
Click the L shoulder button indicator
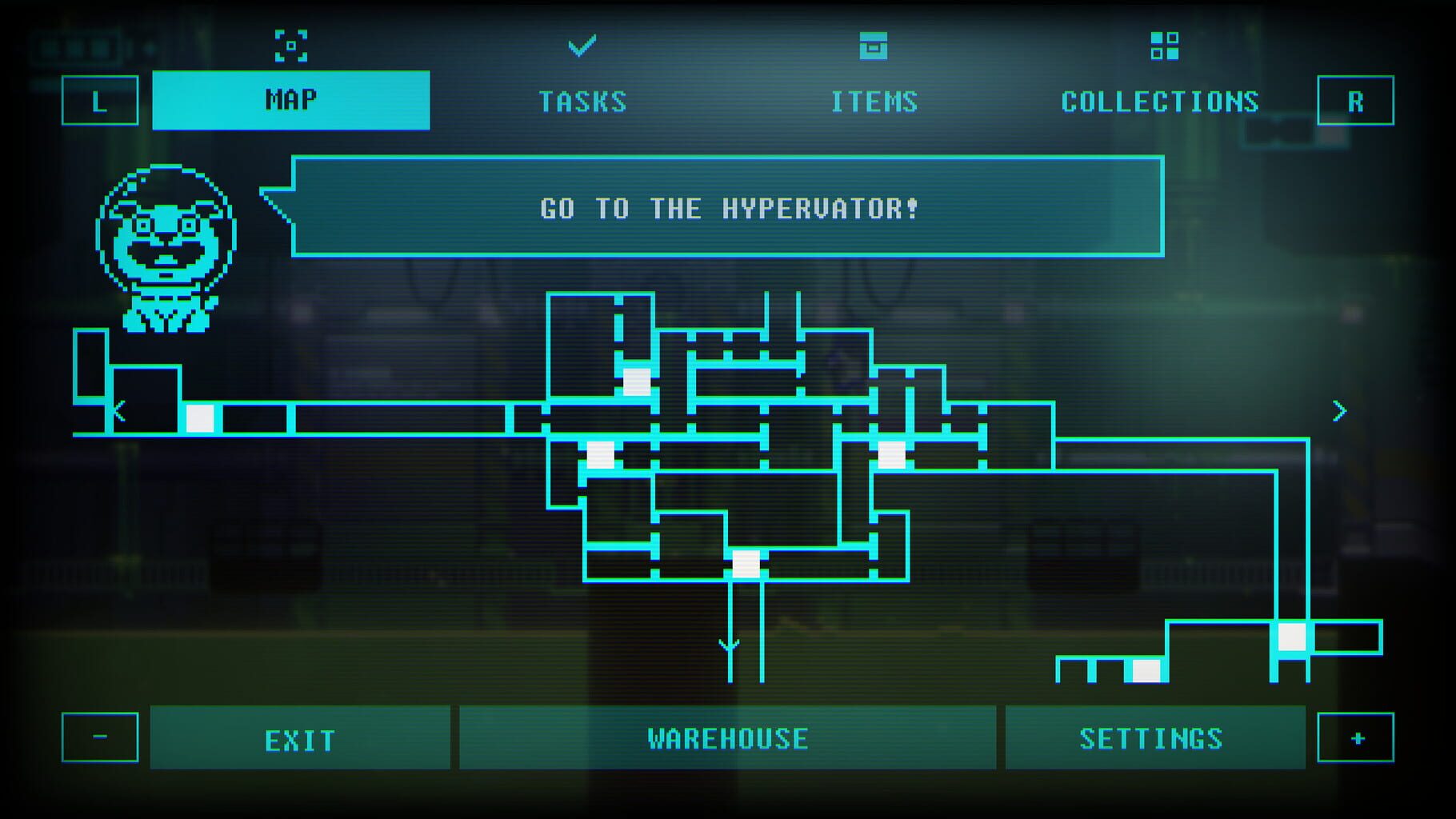(x=99, y=102)
